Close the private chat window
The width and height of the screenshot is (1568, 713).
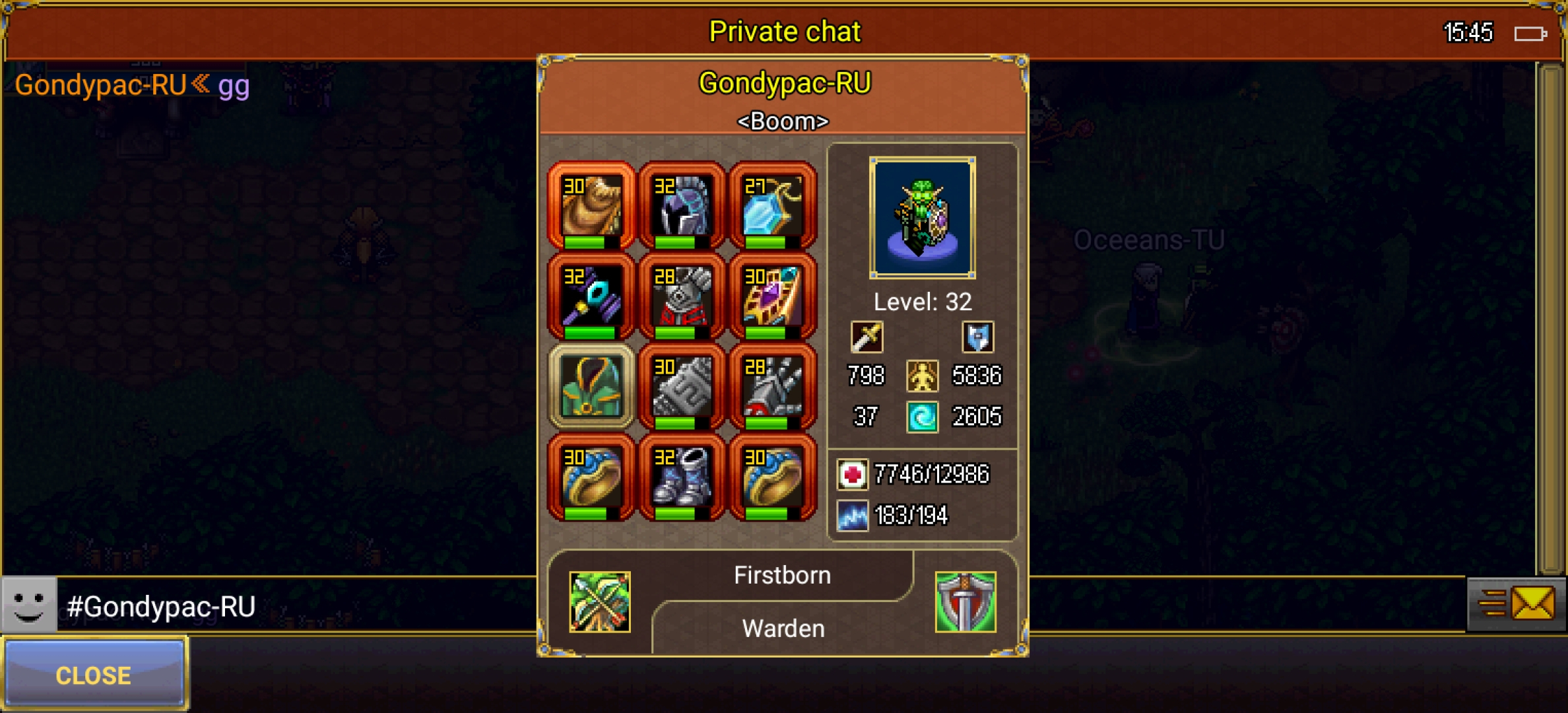coord(94,674)
